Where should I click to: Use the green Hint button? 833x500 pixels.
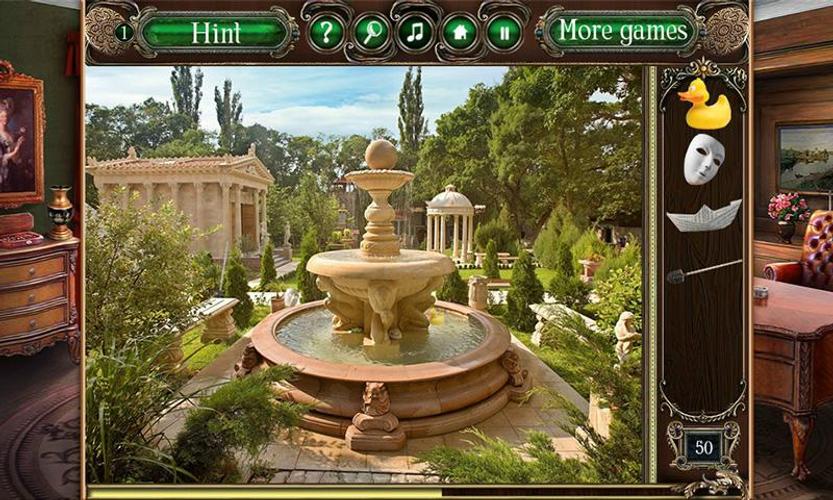(x=216, y=32)
